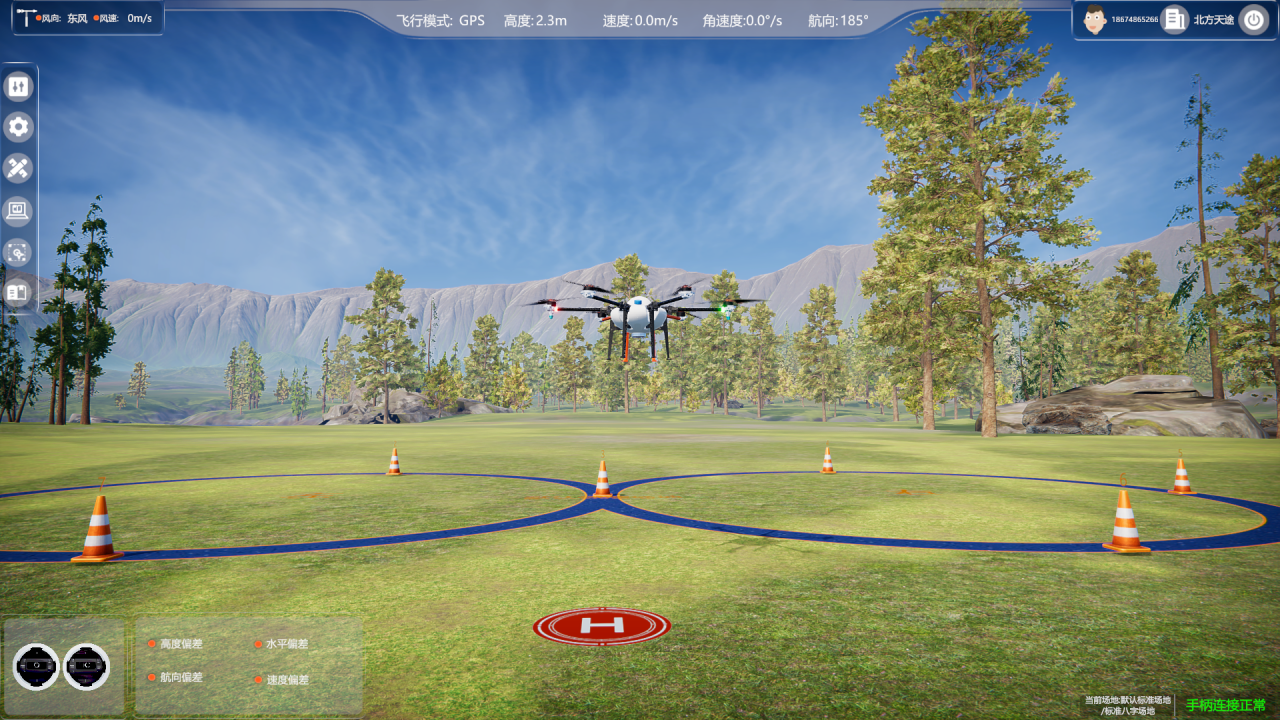
Task: Click the power exit button
Action: pyautogui.click(x=1253, y=19)
